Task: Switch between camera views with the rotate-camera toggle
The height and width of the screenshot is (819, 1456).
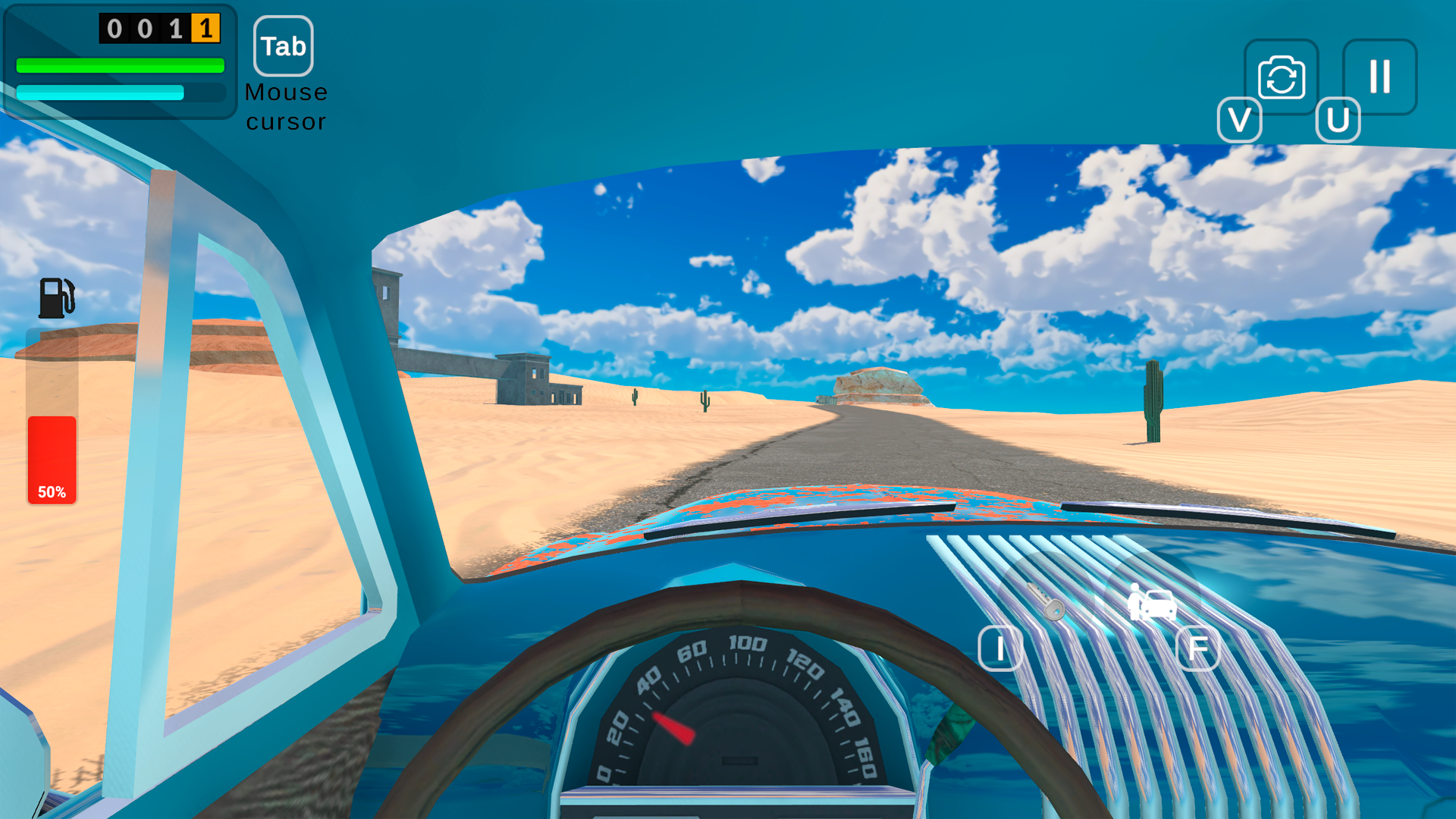Action: (x=1282, y=76)
